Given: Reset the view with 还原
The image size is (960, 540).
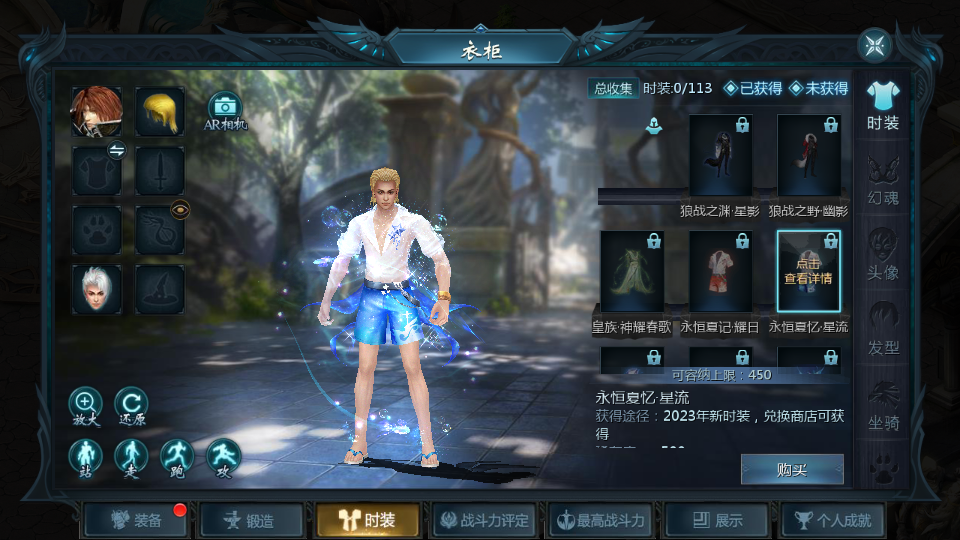Looking at the screenshot, I should [x=131, y=404].
